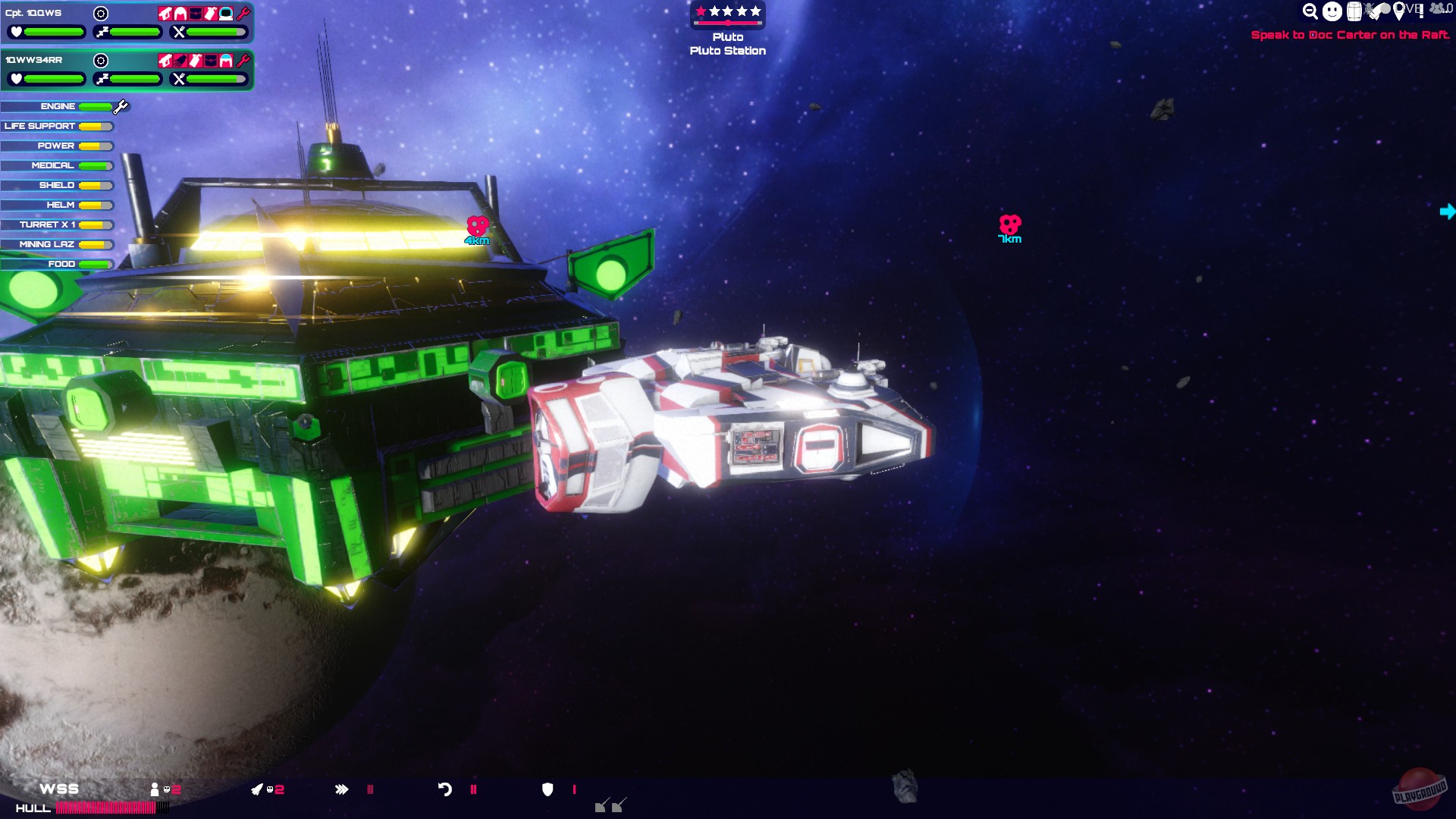Click the shield icon in the bottom bar
Viewport: 1456px width, 819px height.
[x=548, y=789]
